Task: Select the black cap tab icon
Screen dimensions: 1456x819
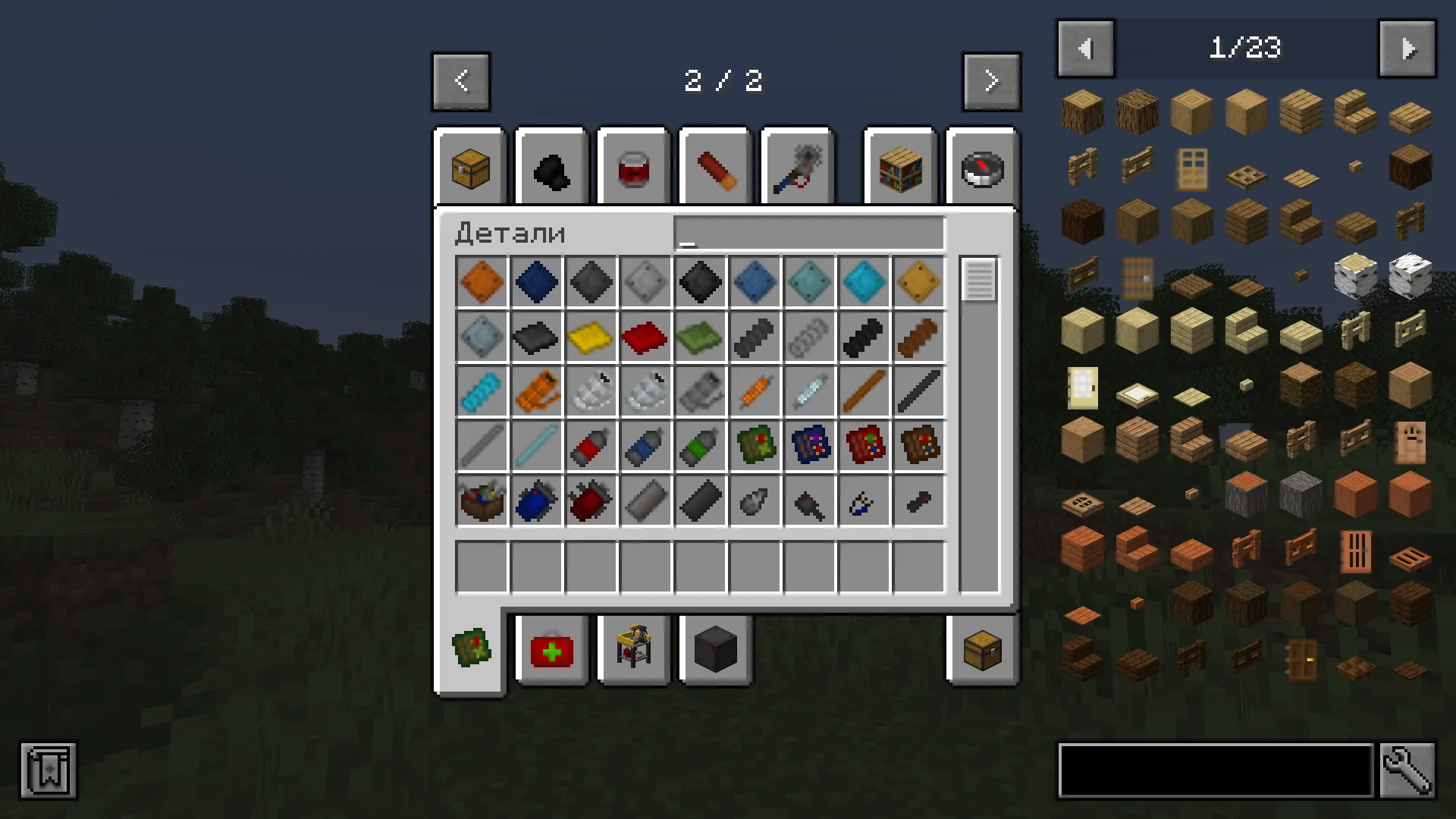Action: [x=551, y=168]
